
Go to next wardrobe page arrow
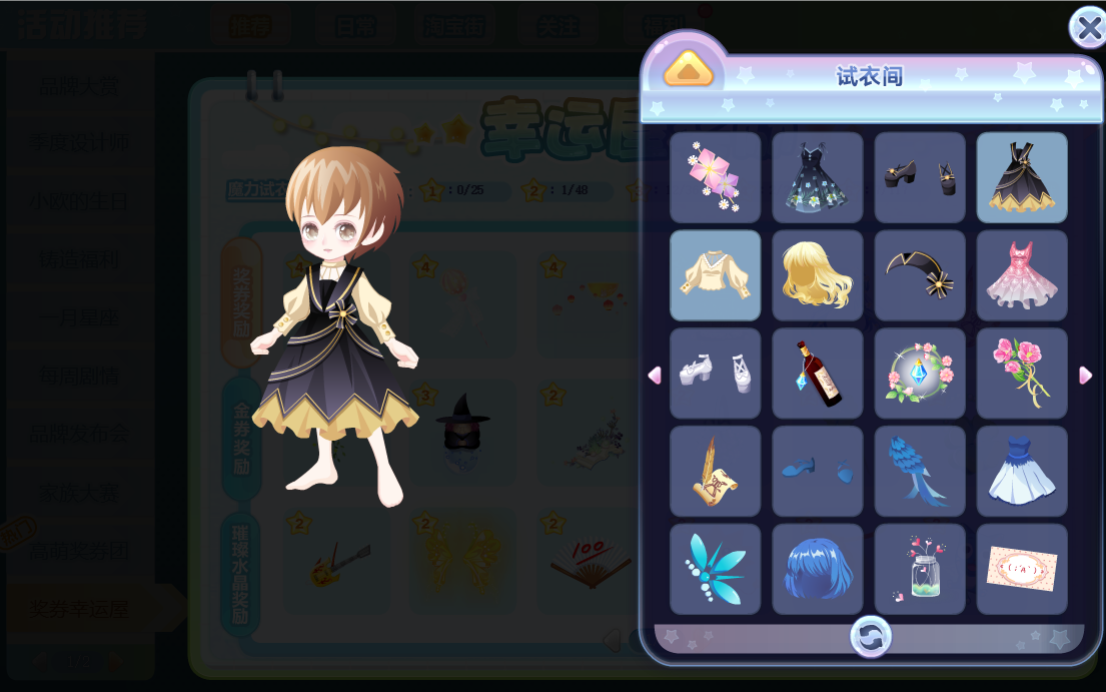1085,375
